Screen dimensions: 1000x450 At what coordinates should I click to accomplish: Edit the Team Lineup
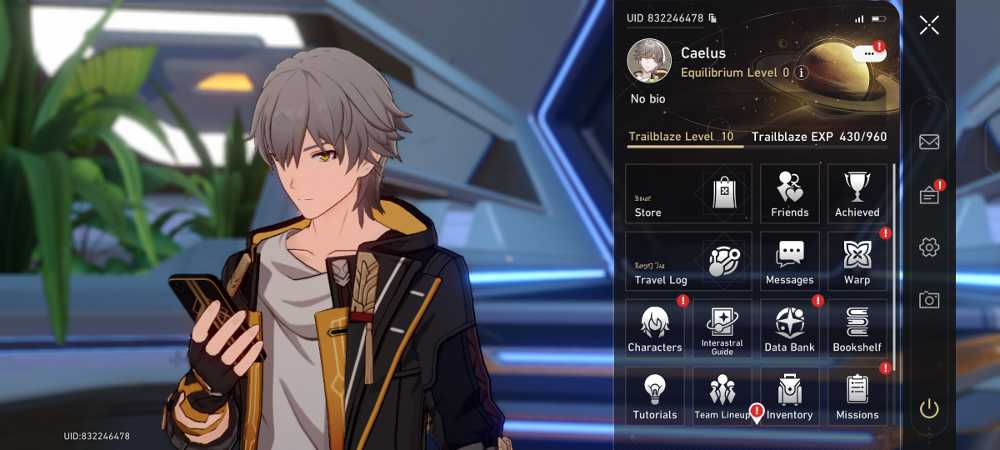722,396
